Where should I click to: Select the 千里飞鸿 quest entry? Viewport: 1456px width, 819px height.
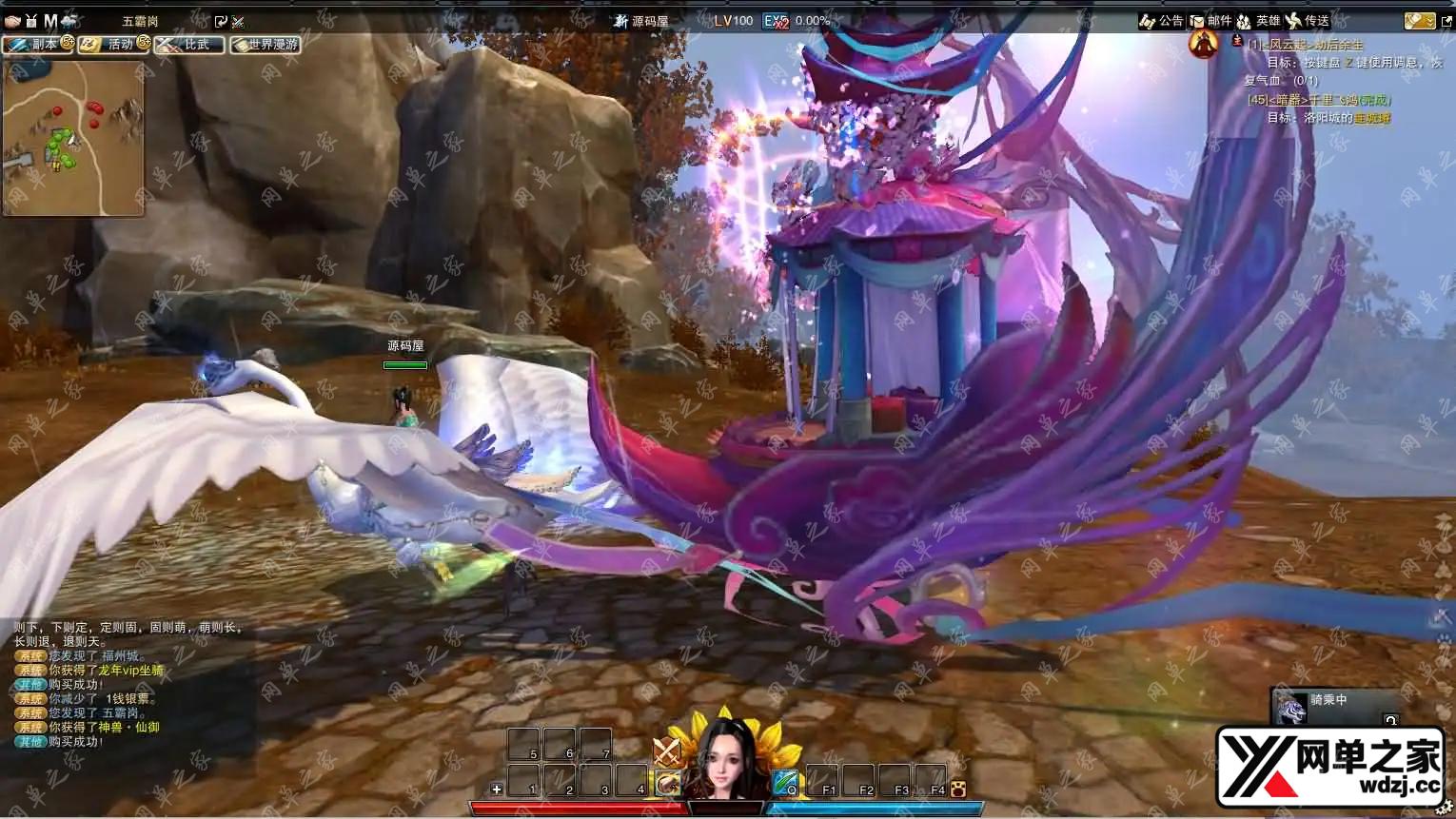[1318, 100]
